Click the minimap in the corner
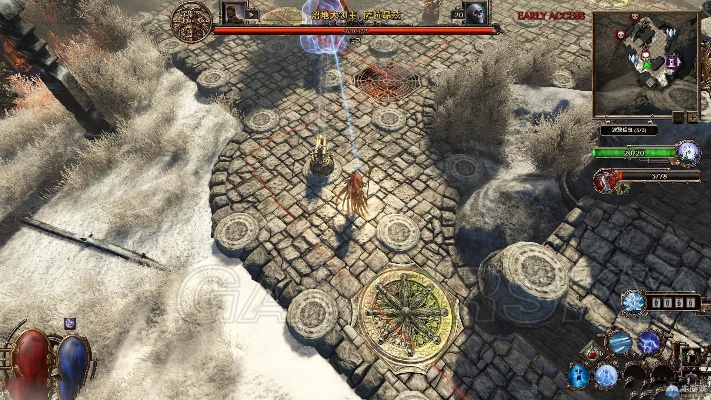 tap(645, 63)
